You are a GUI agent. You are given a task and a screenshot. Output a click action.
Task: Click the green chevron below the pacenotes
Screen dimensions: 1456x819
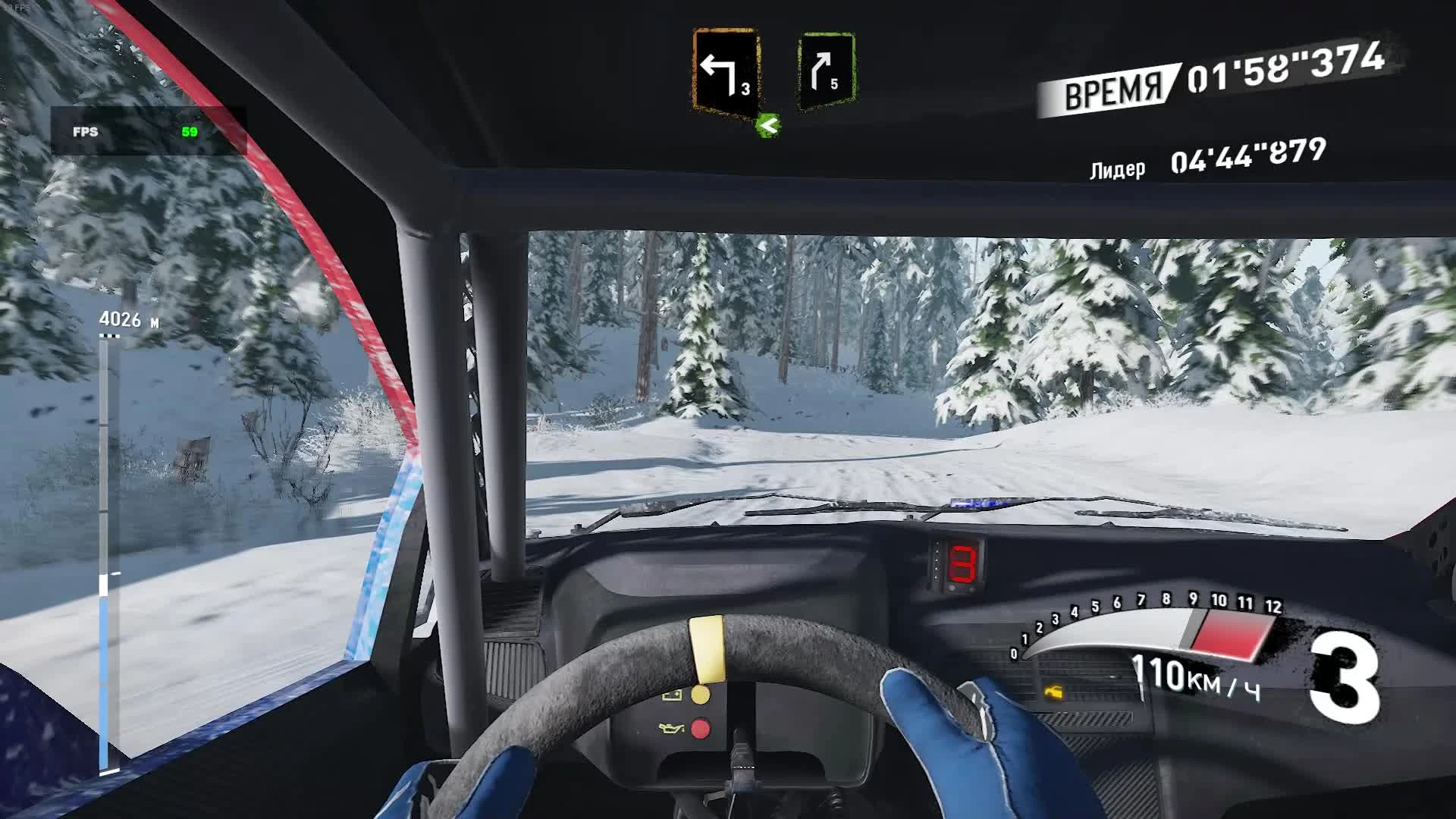coord(766,126)
